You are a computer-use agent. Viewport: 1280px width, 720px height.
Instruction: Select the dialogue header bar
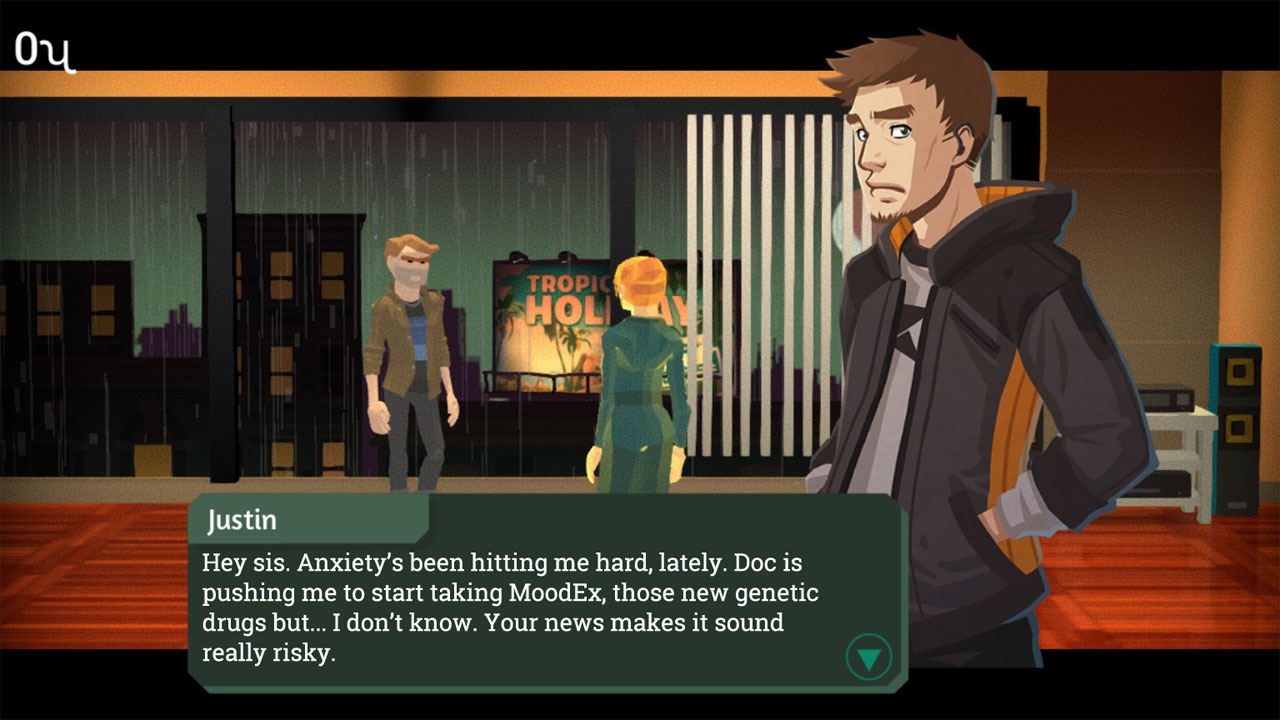tap(300, 519)
